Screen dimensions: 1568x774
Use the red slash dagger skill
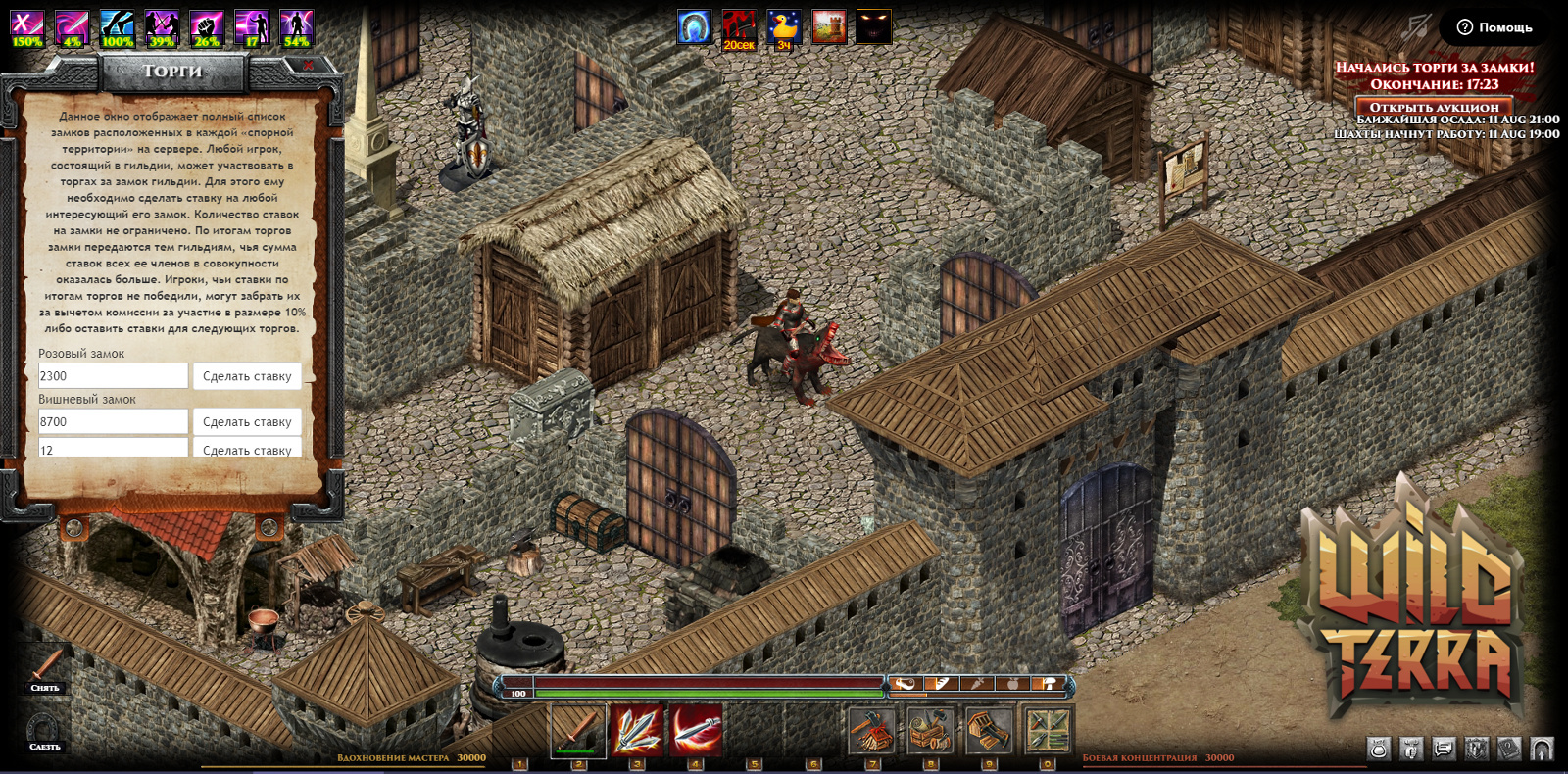(696, 730)
